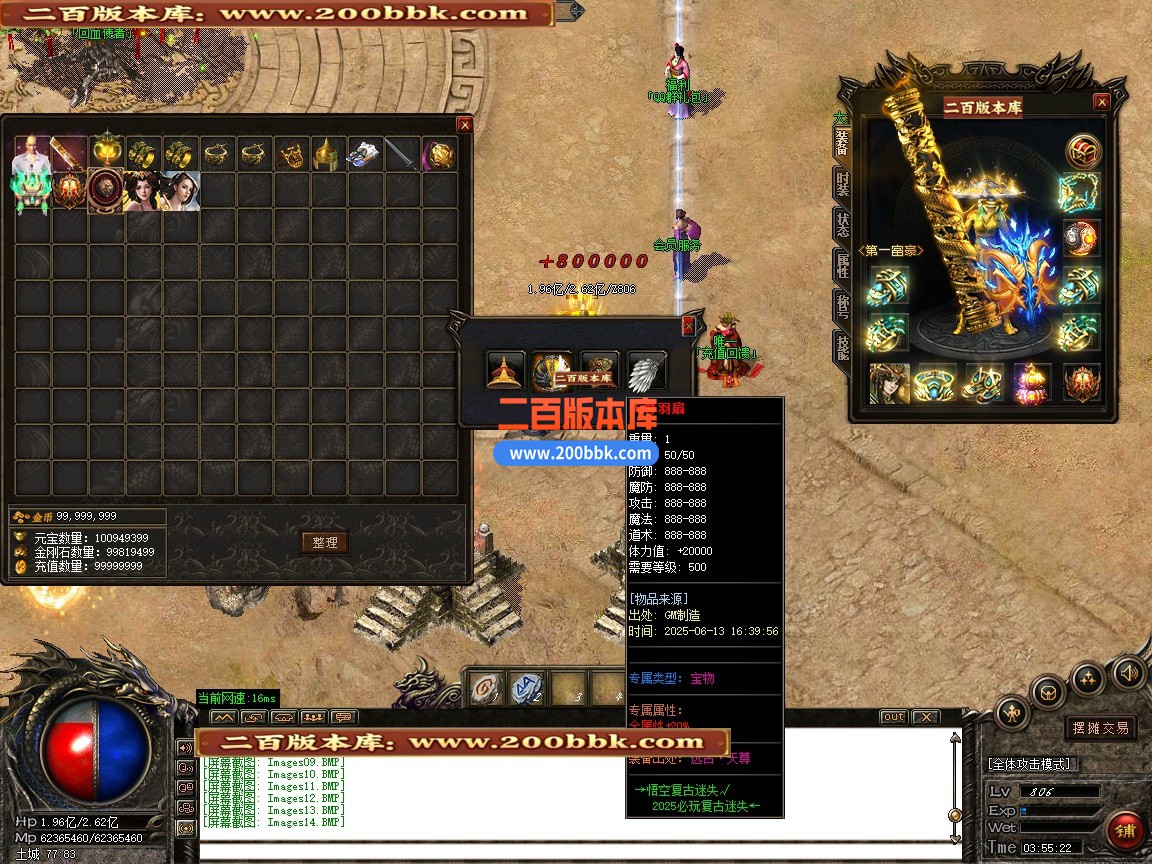
Task: Close the character equipment panel
Action: pyautogui.click(x=1101, y=102)
